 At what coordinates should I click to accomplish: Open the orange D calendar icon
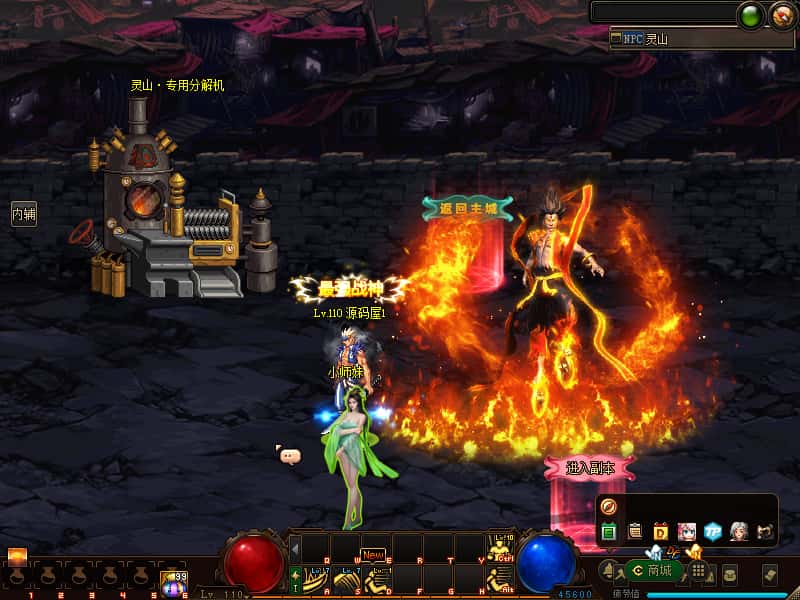pyautogui.click(x=660, y=531)
